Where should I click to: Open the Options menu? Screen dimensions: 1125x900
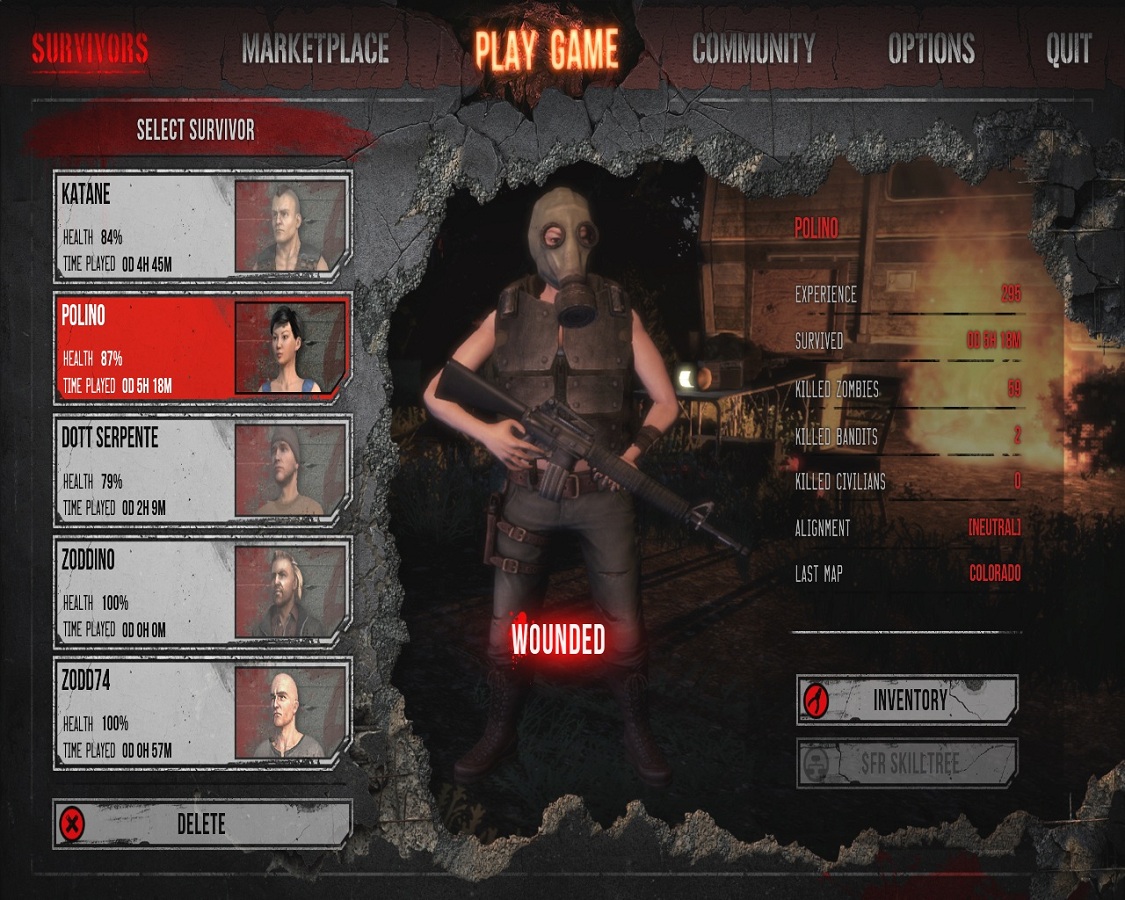pyautogui.click(x=931, y=49)
